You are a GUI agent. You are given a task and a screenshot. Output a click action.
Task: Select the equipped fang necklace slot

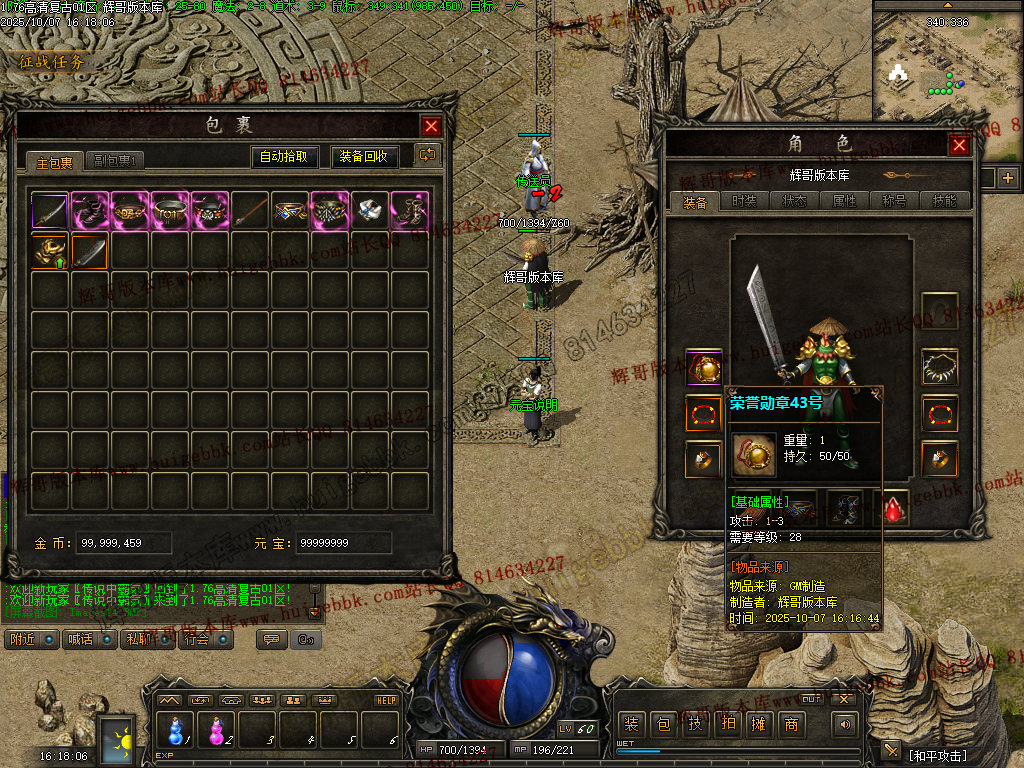tap(939, 367)
